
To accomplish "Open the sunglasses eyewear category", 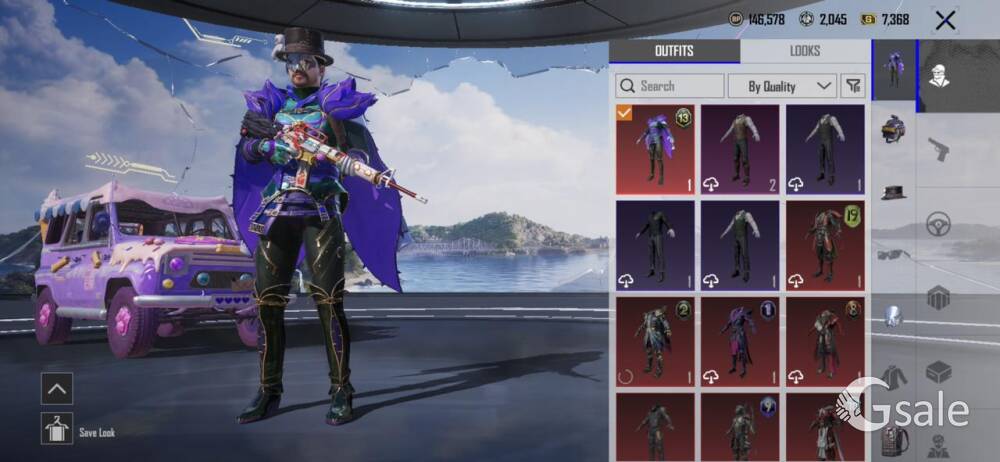I will point(894,254).
